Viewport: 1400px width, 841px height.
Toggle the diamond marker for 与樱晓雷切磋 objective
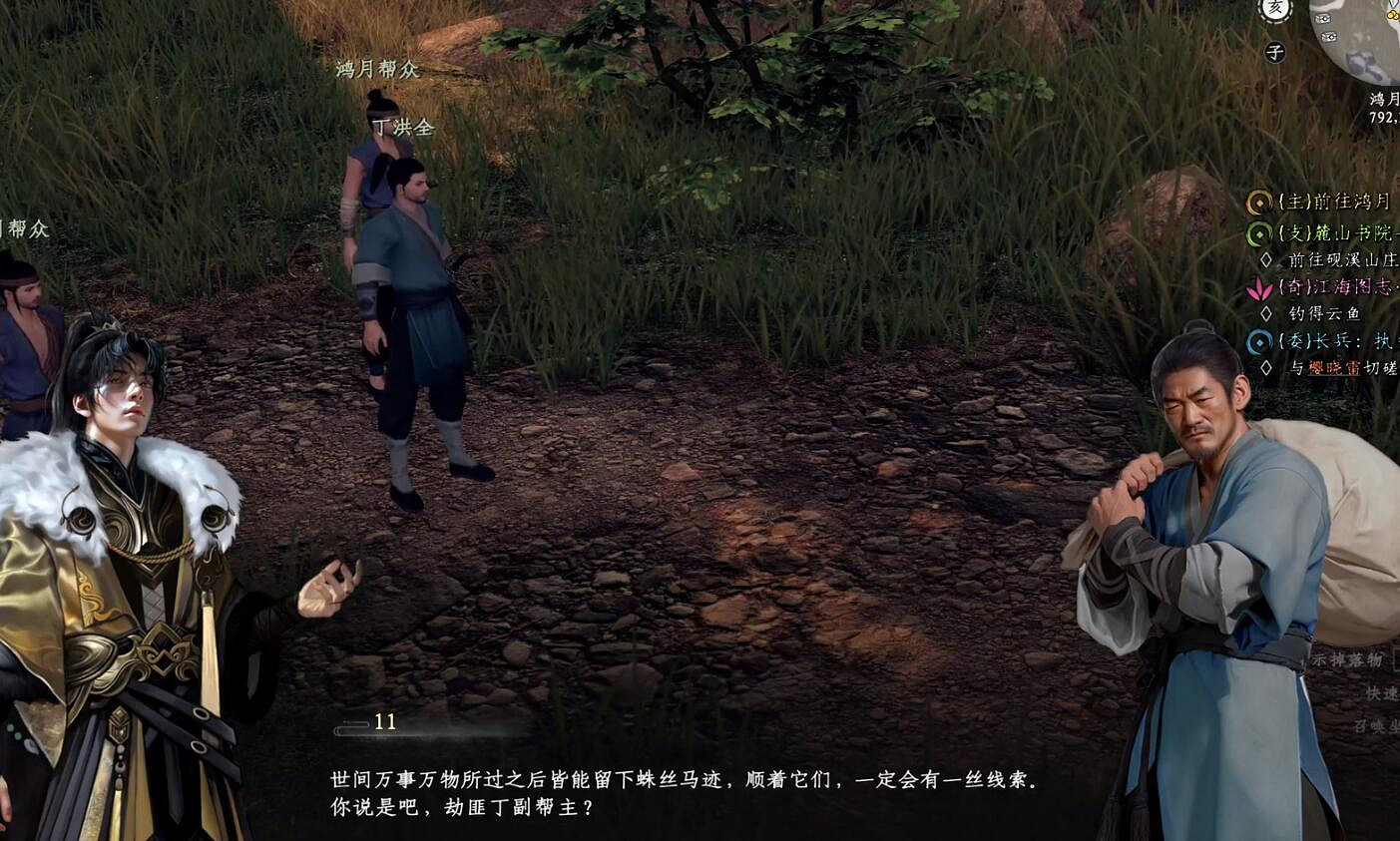(1267, 366)
